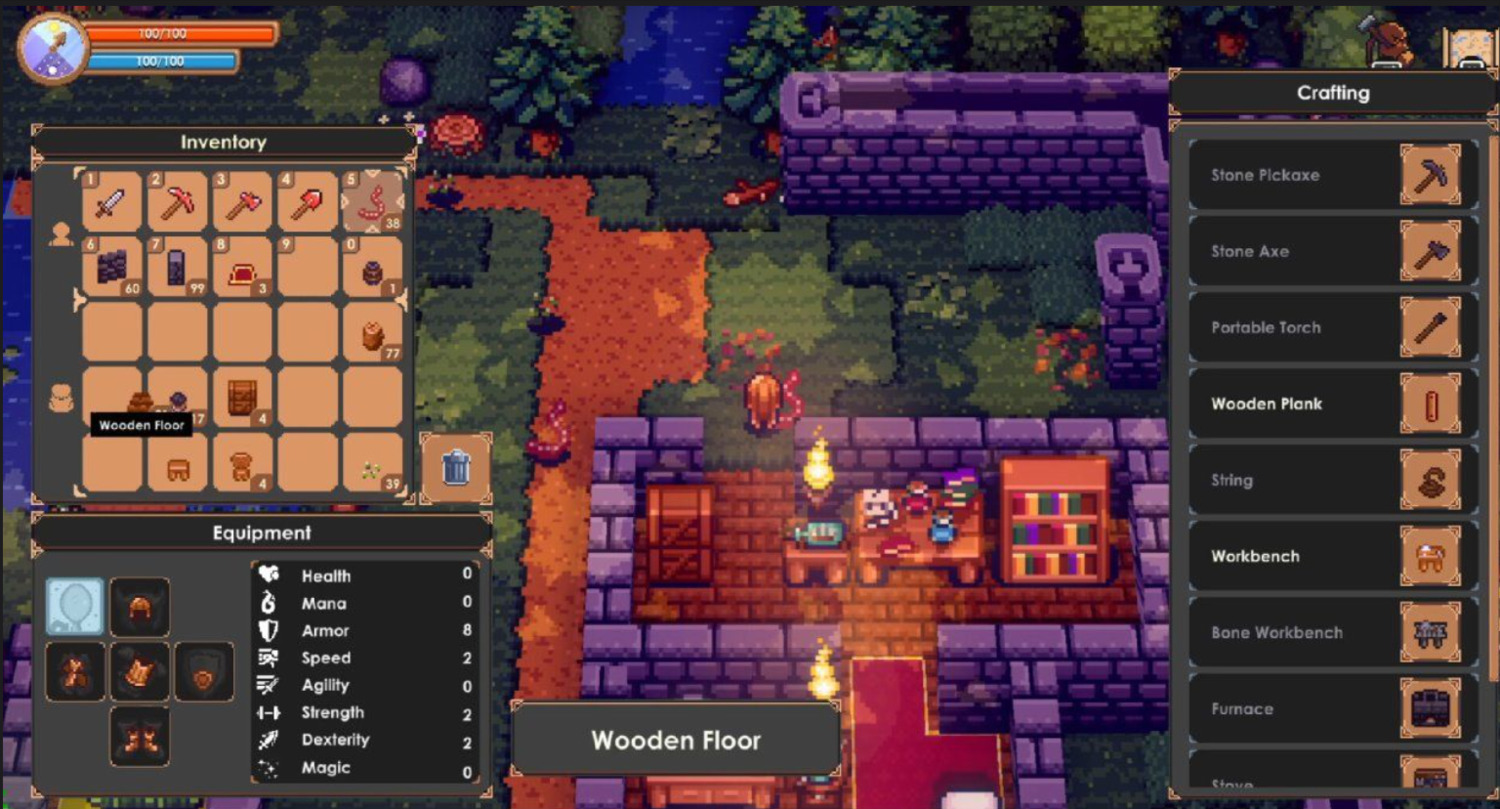
Task: Click the light blue balloon equipment slot
Action: pyautogui.click(x=75, y=606)
